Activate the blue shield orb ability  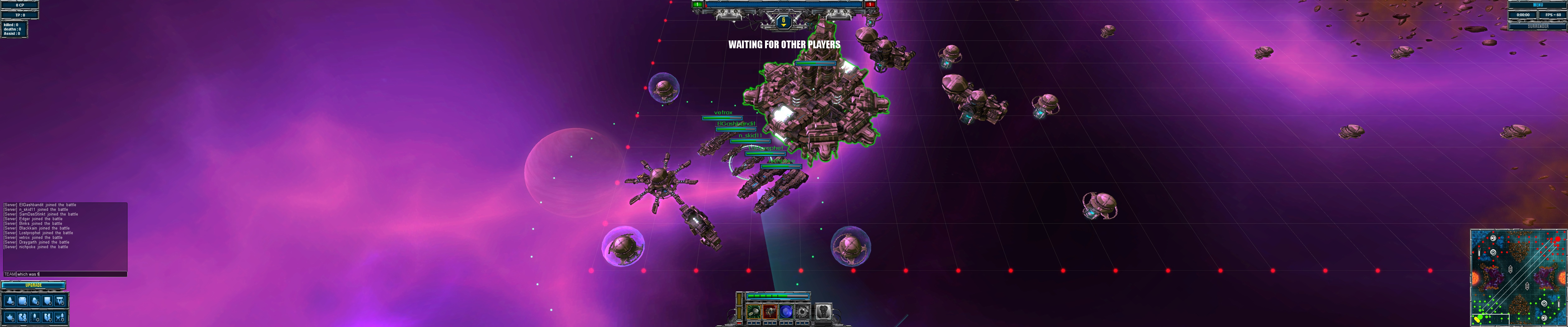[x=786, y=312]
